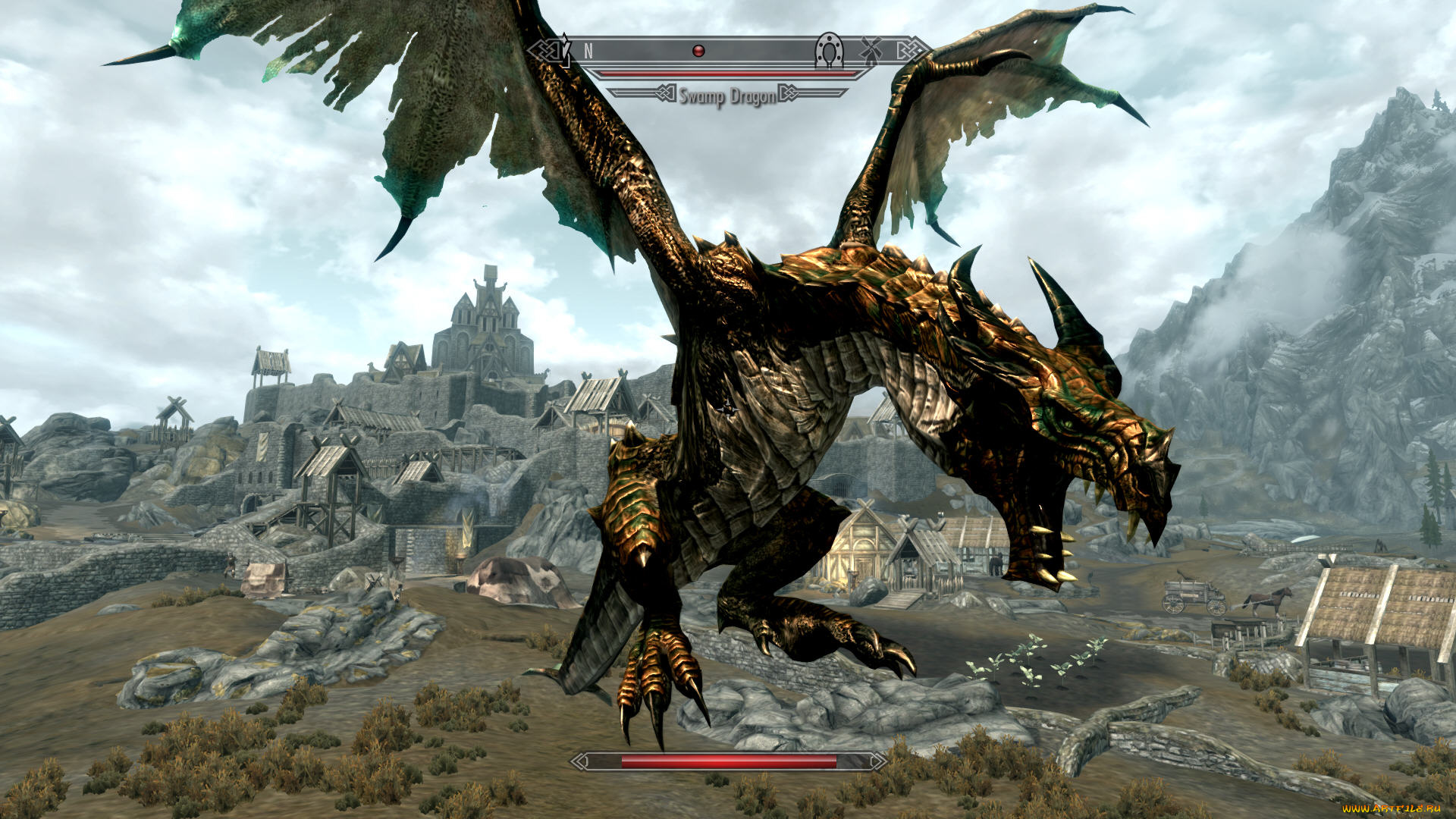Click the red enemy dot on the compass
This screenshot has width=1456, height=819.
click(x=699, y=51)
